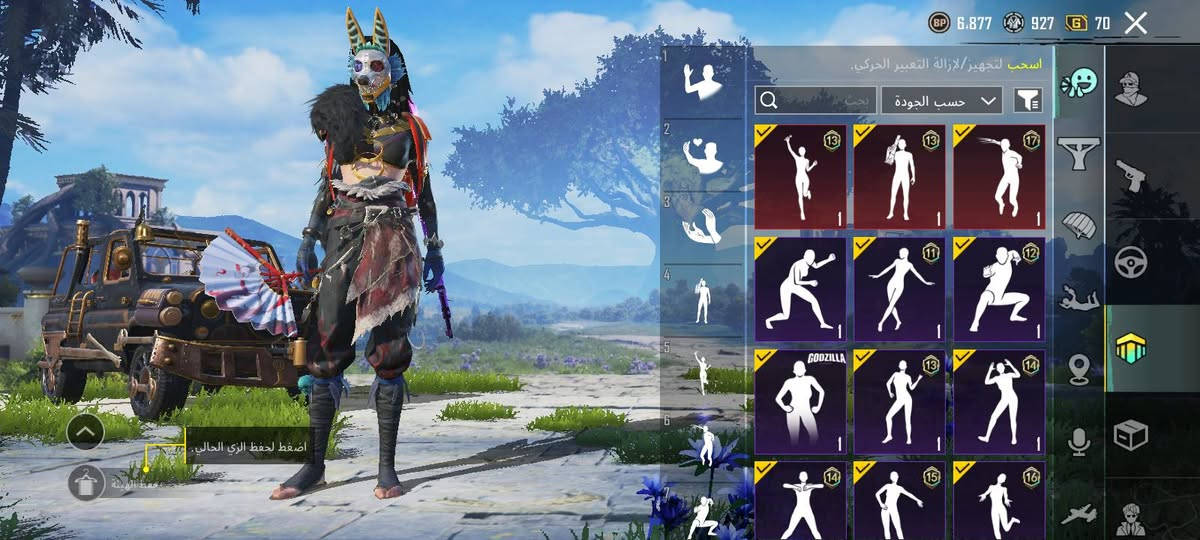Open the microphone voice category
Viewport: 1200px width, 540px height.
pyautogui.click(x=1079, y=442)
